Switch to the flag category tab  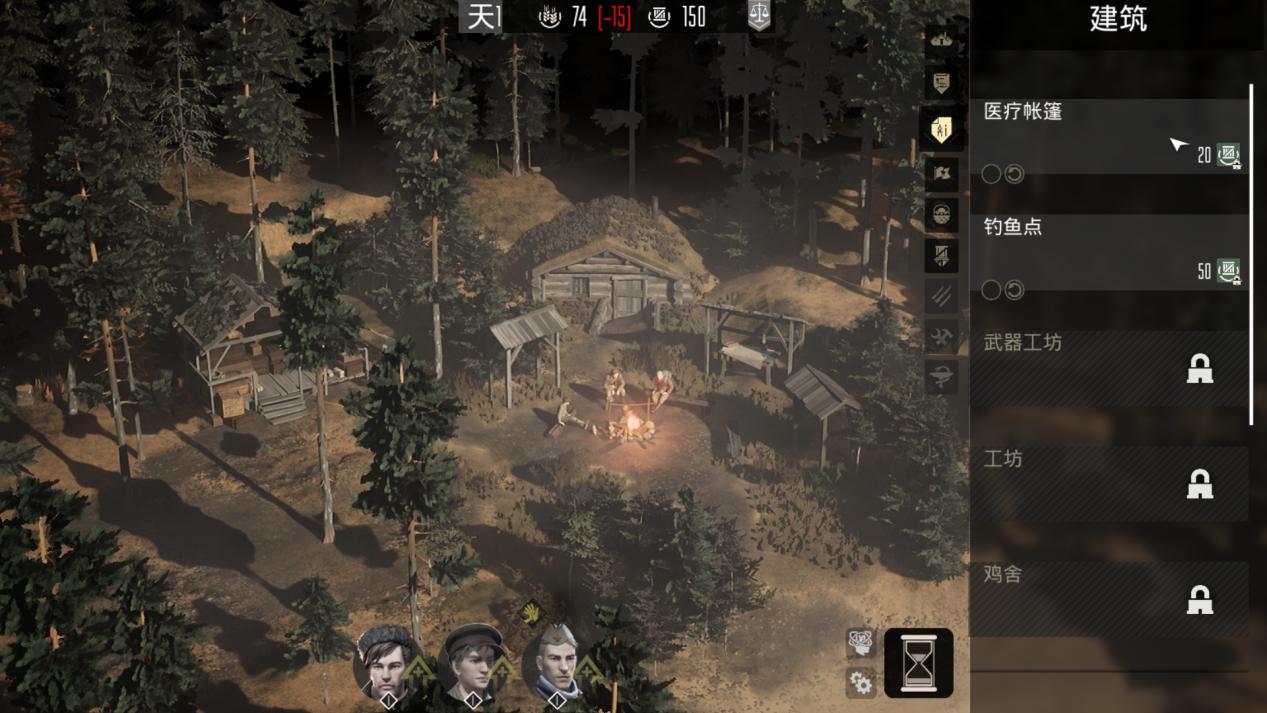941,173
